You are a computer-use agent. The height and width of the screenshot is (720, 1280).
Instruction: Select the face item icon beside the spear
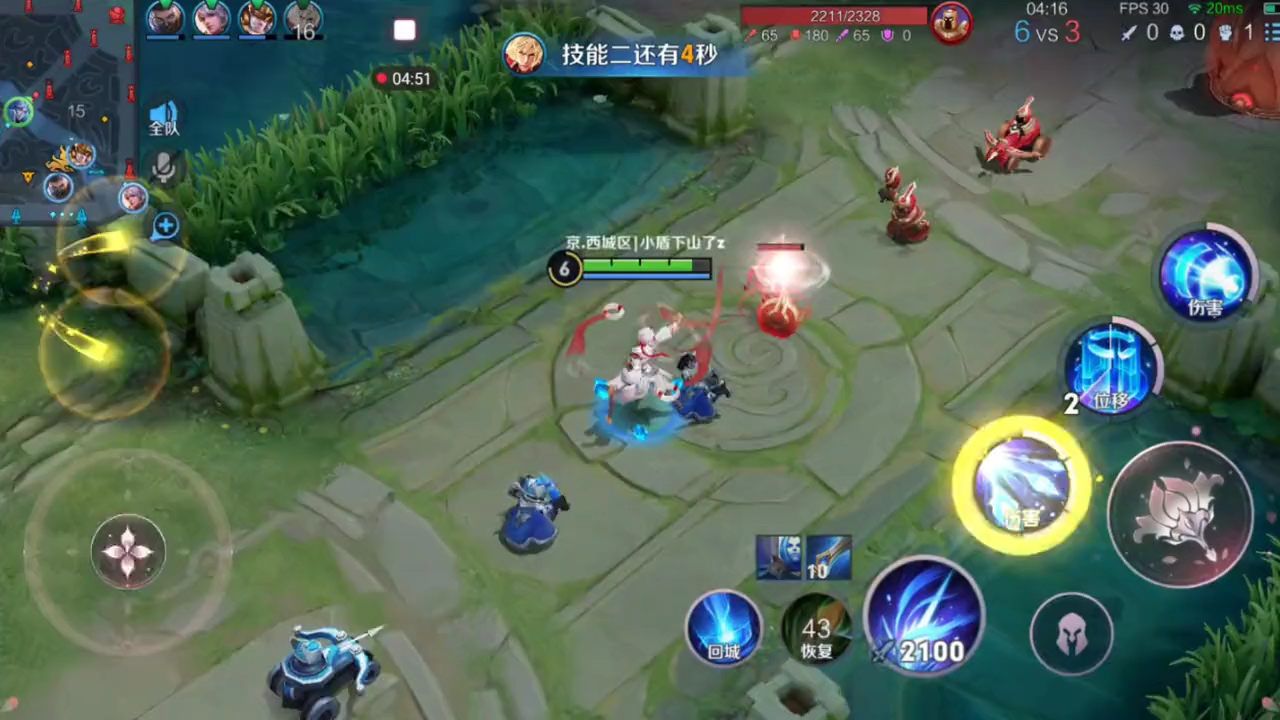click(x=778, y=557)
